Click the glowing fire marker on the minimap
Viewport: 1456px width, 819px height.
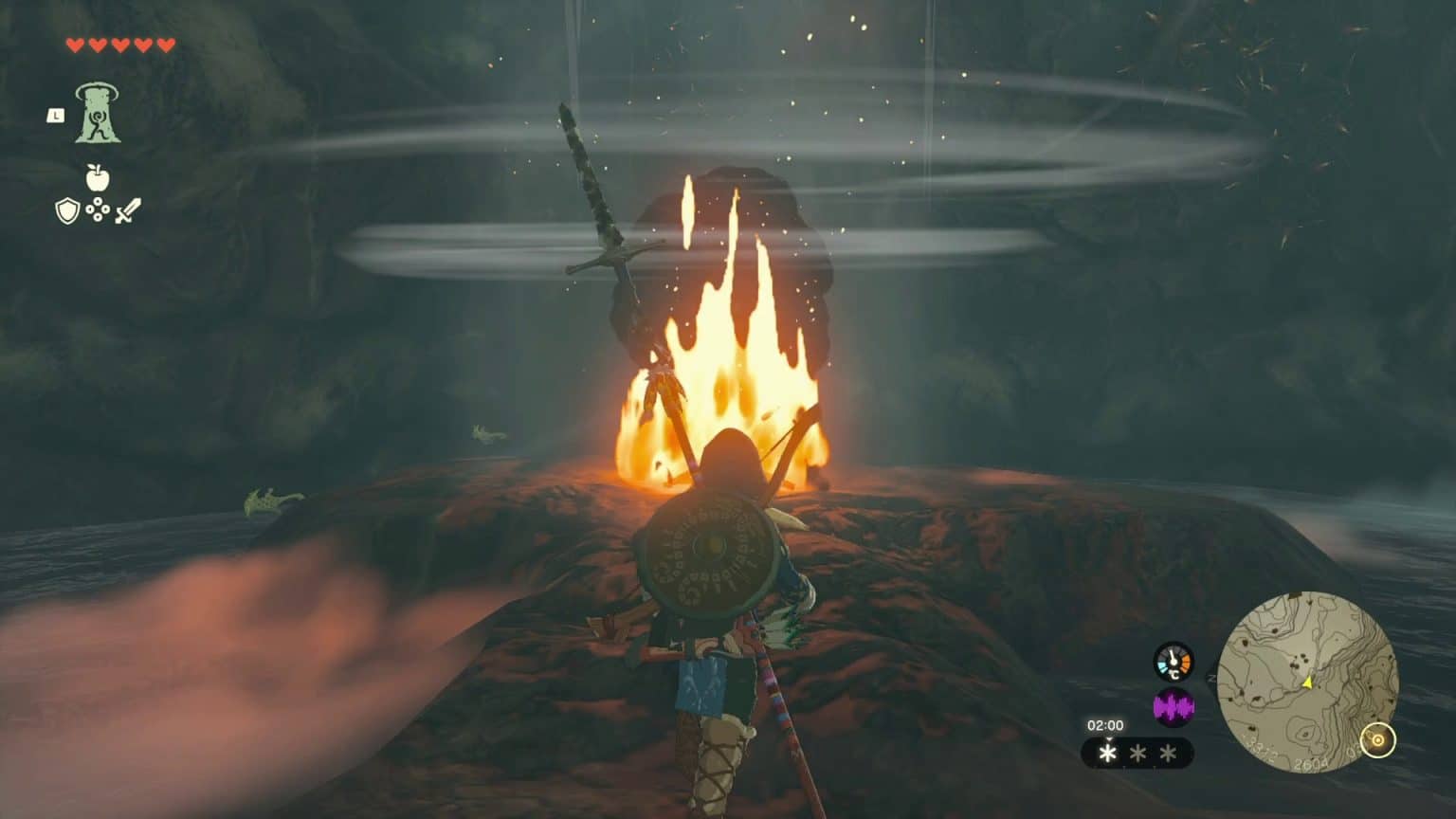point(1376,738)
